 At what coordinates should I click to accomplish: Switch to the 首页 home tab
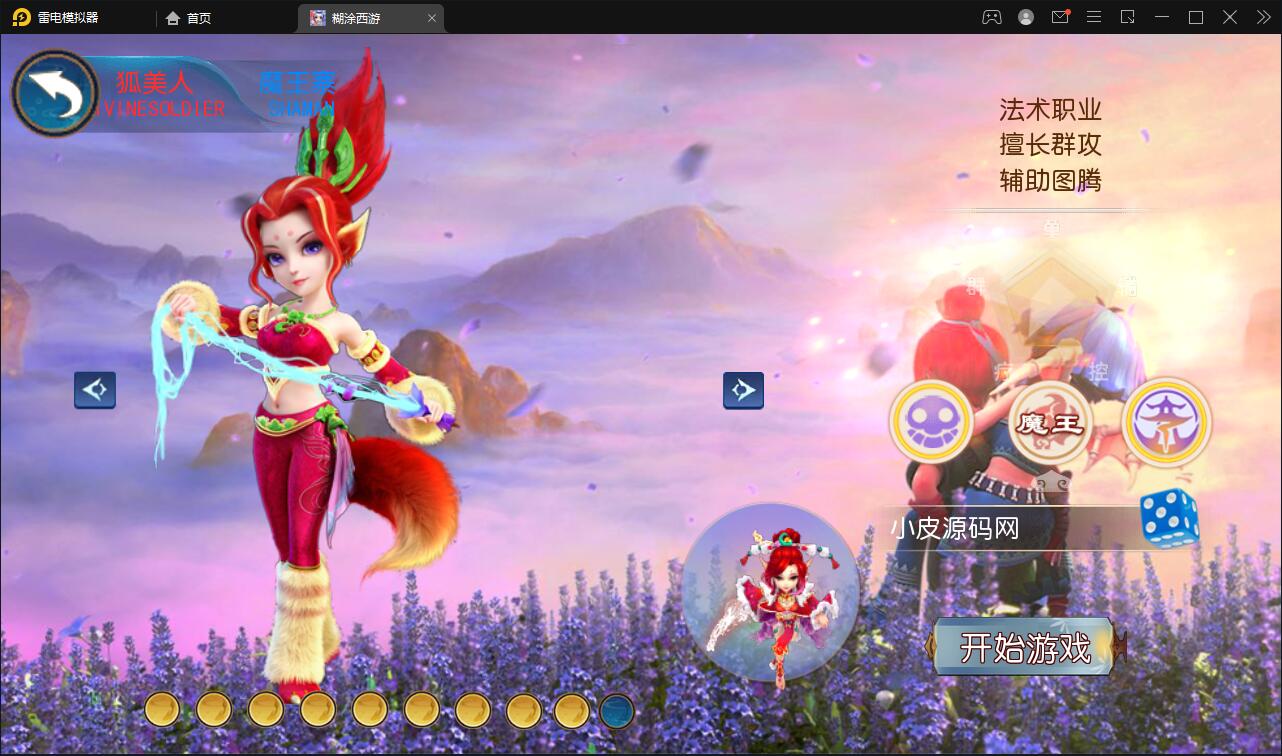click(x=188, y=17)
